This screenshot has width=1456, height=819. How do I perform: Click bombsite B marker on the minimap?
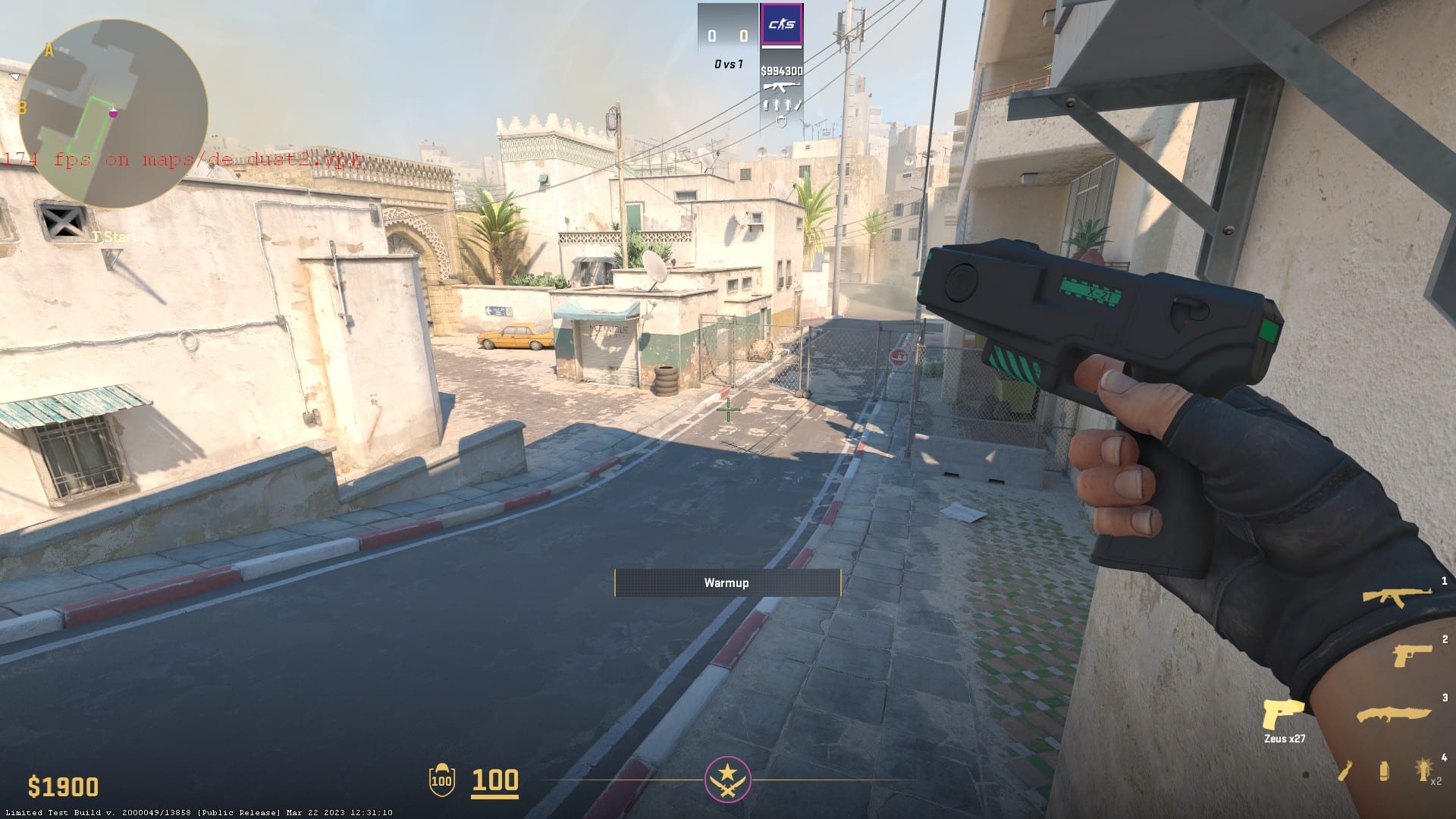click(23, 106)
